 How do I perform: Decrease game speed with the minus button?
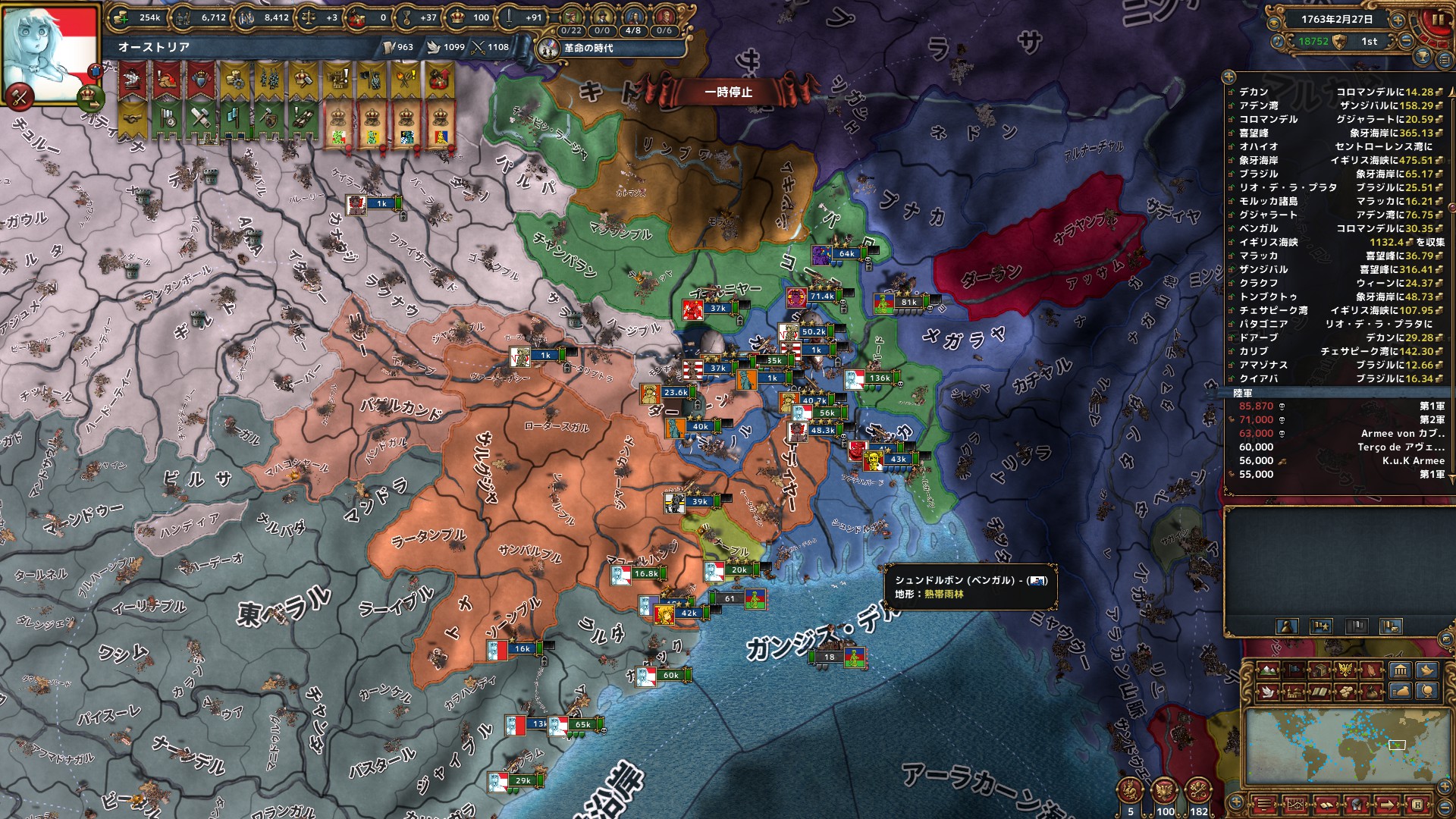pyautogui.click(x=1406, y=42)
